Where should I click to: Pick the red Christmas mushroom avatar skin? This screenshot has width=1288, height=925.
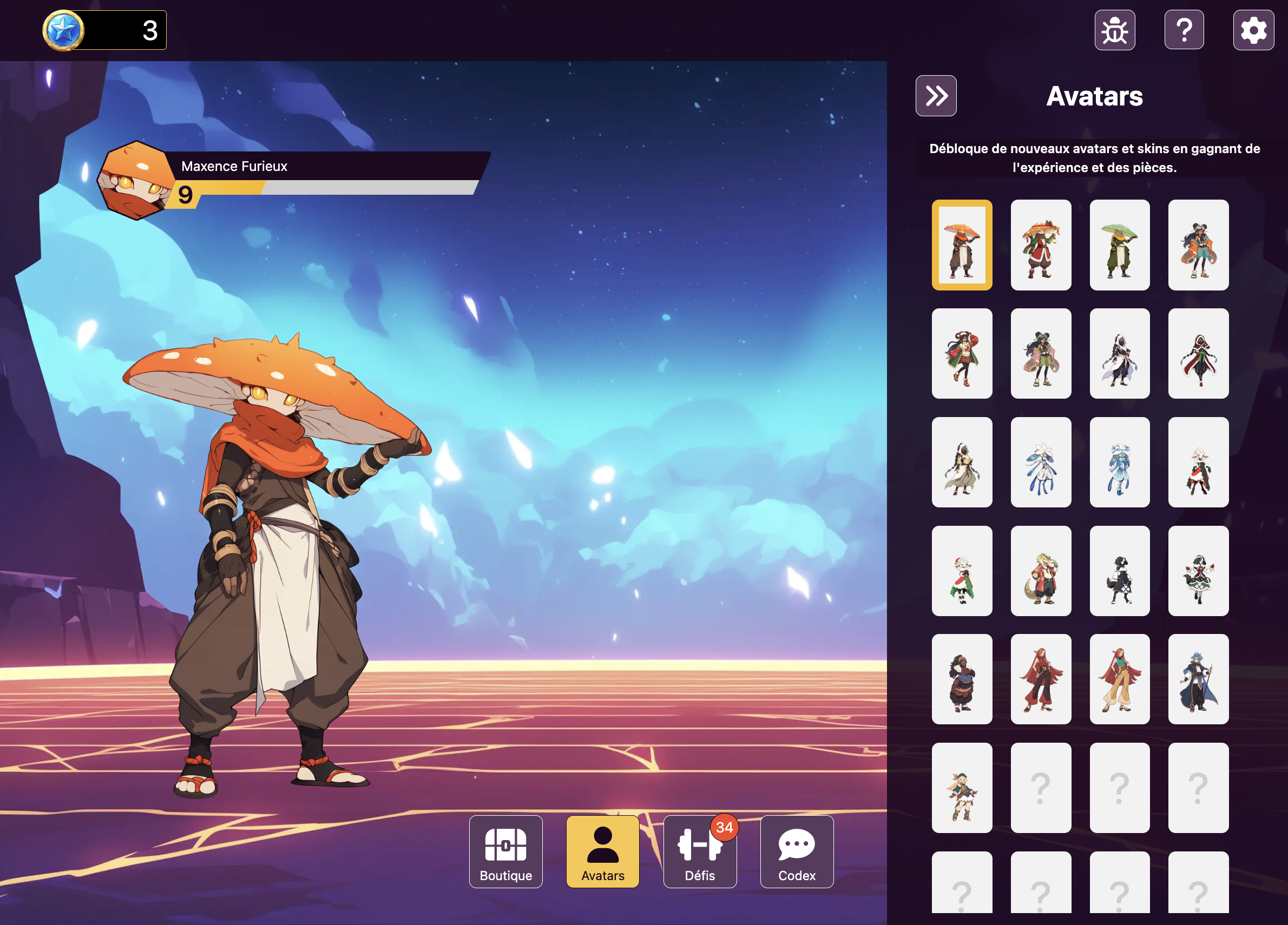(x=1041, y=245)
